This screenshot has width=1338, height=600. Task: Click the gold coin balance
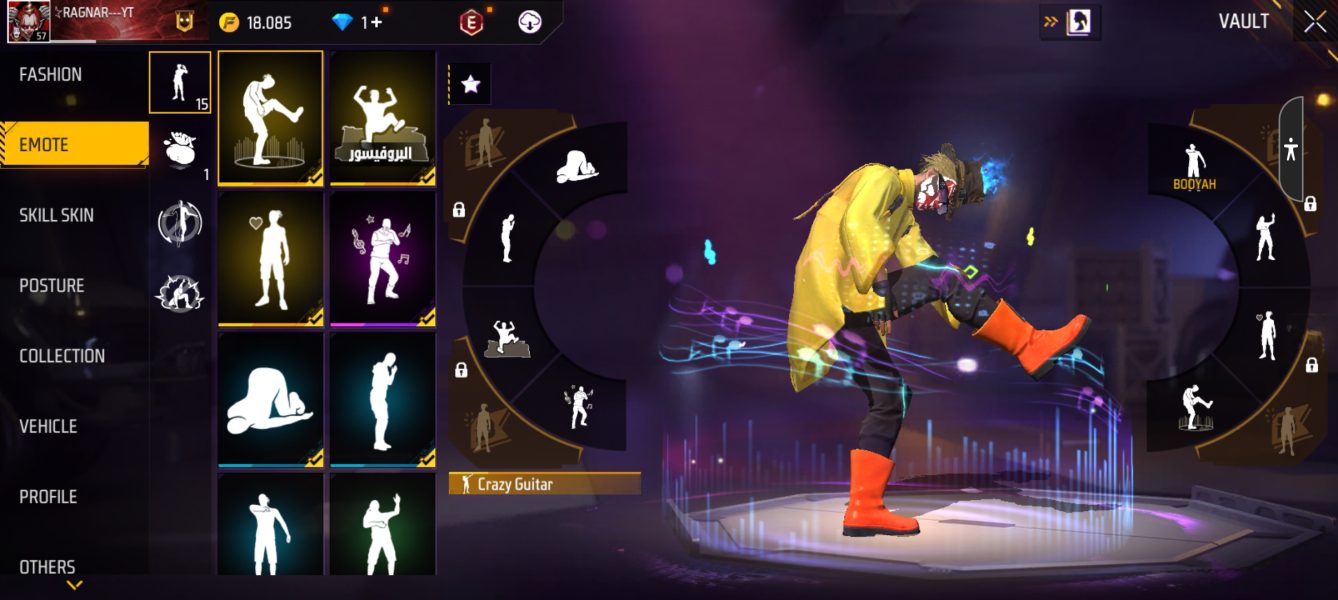pyautogui.click(x=256, y=22)
